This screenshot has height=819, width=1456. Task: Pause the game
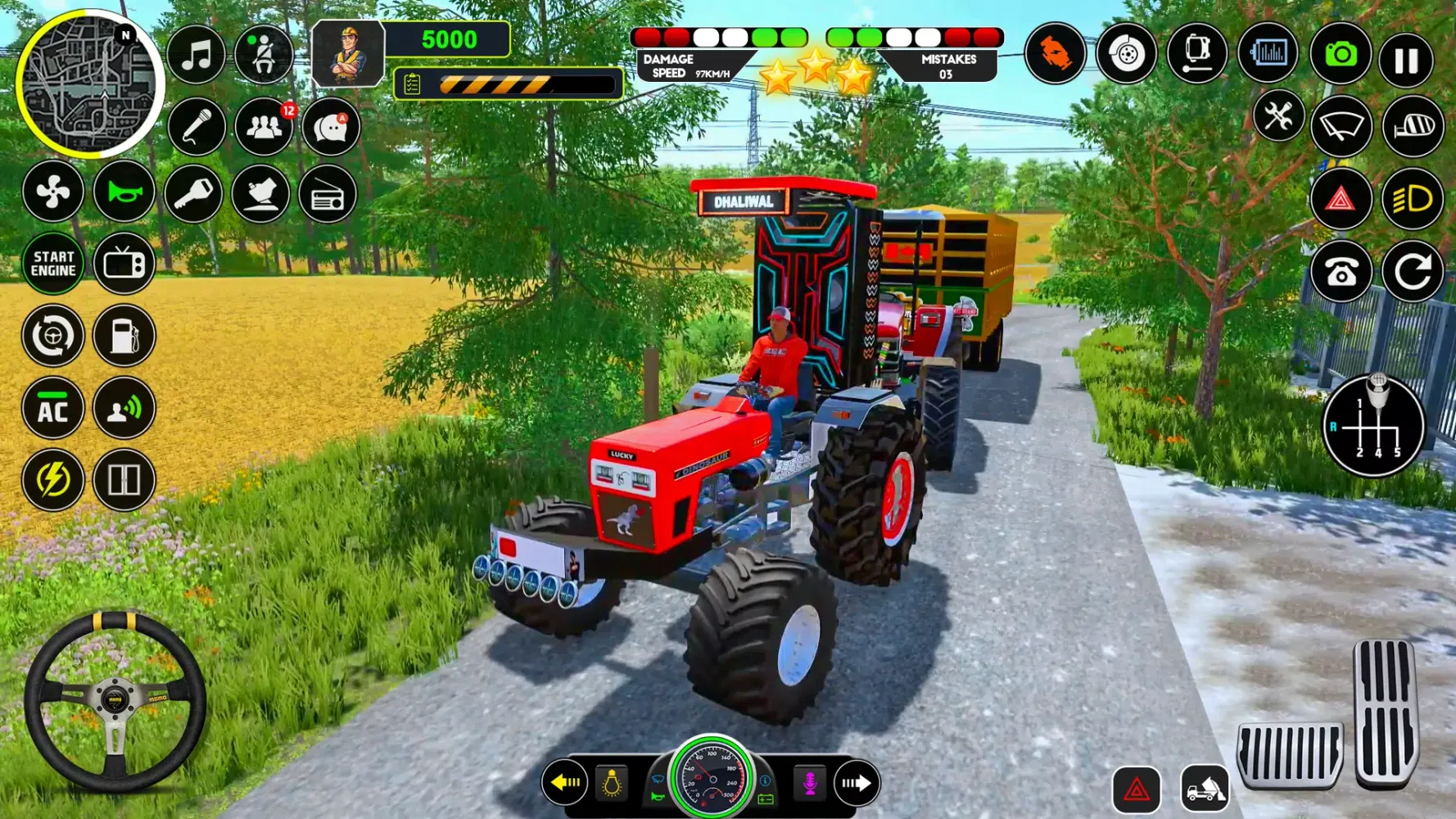pyautogui.click(x=1406, y=60)
